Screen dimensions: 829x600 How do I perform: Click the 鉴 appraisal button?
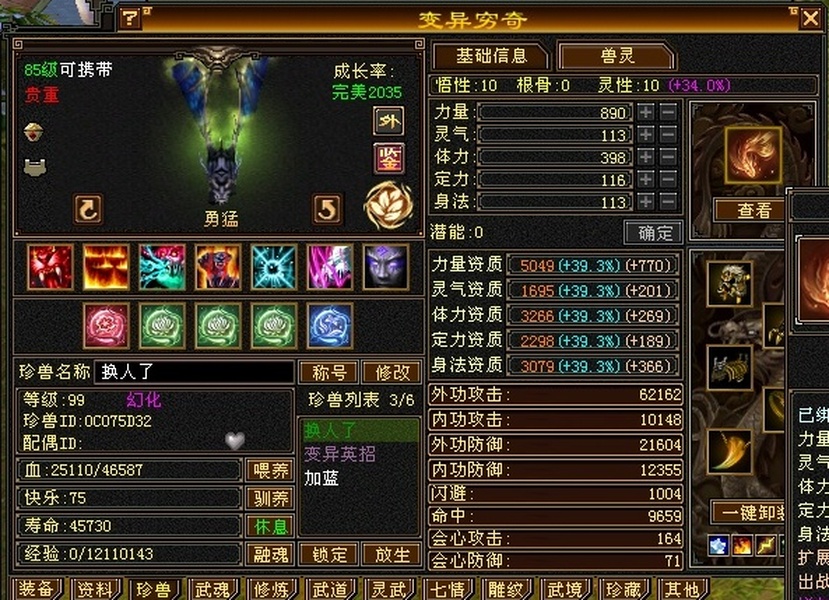coord(388,158)
